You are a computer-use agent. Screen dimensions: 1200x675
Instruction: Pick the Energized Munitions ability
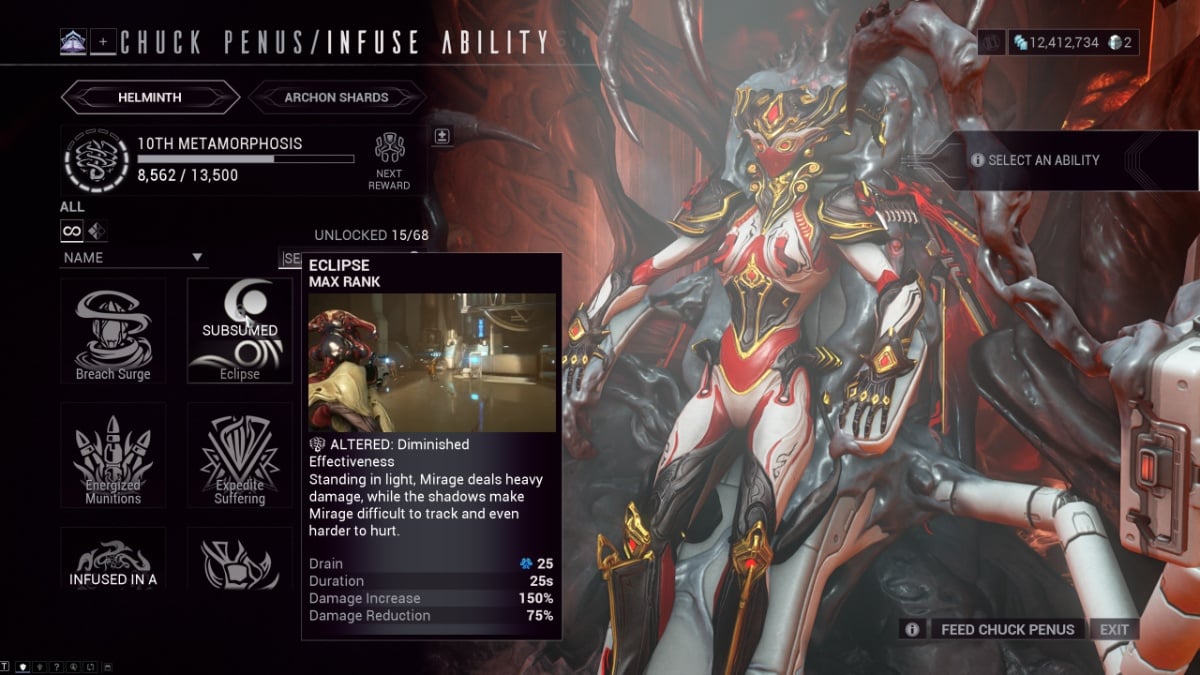pyautogui.click(x=113, y=456)
